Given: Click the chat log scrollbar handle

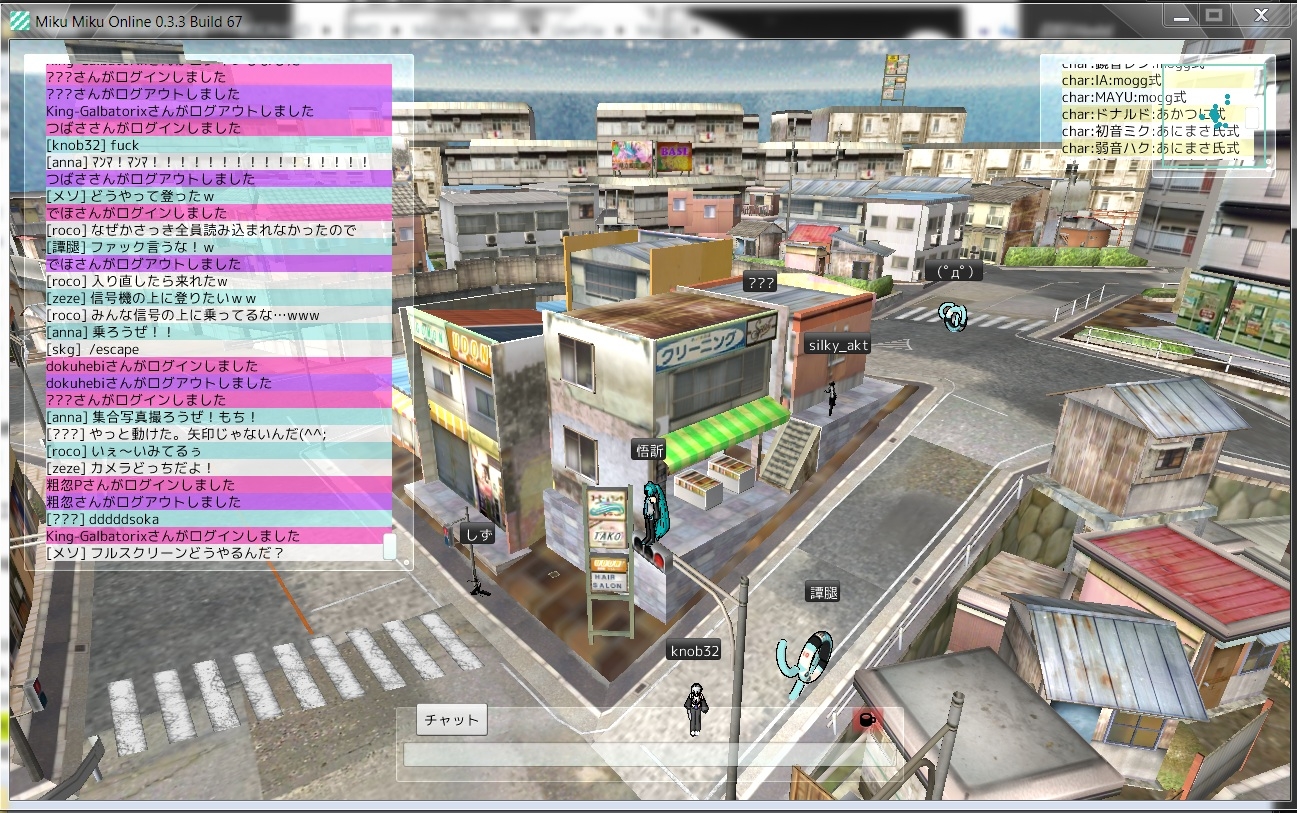Looking at the screenshot, I should [x=389, y=546].
